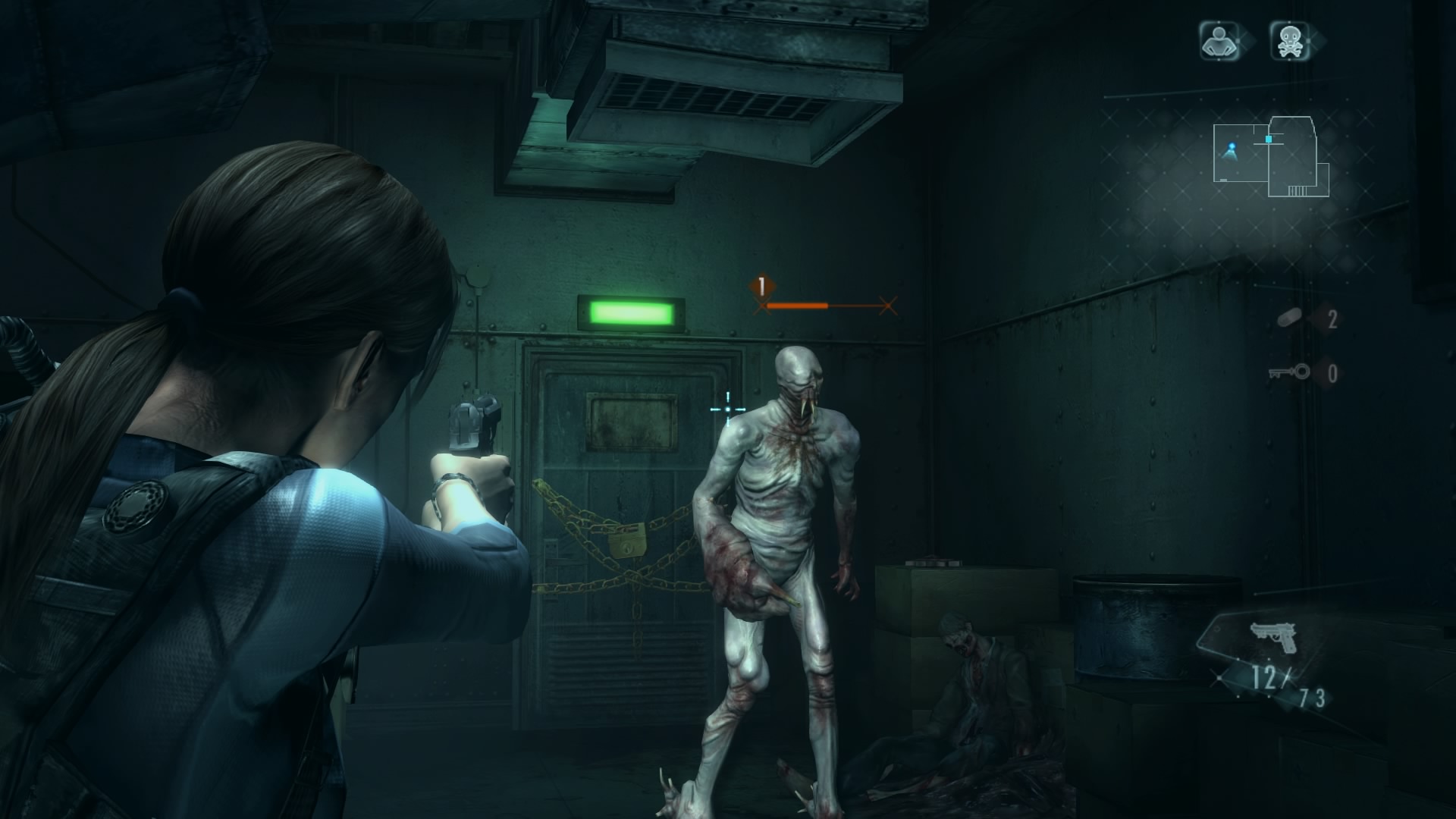Use the green herb pill item

tap(1288, 320)
